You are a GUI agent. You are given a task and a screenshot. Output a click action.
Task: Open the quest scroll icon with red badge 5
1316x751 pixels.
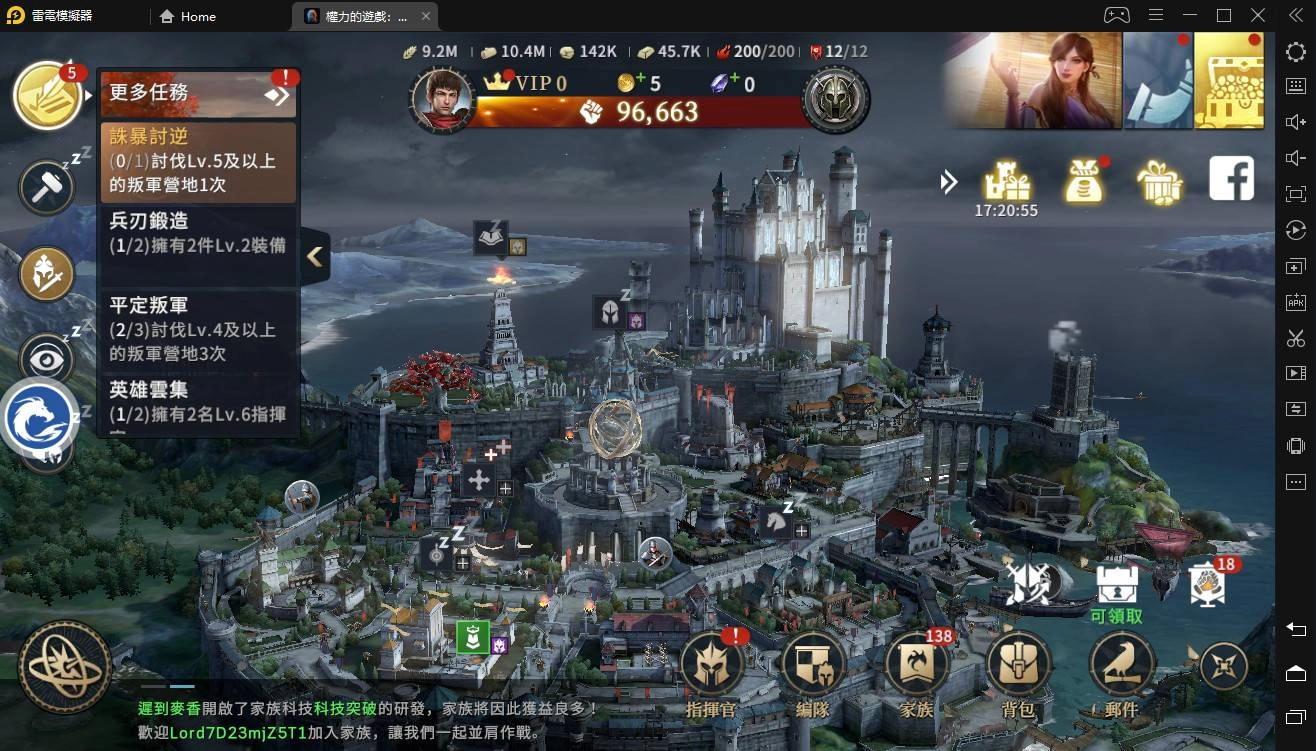tap(47, 93)
